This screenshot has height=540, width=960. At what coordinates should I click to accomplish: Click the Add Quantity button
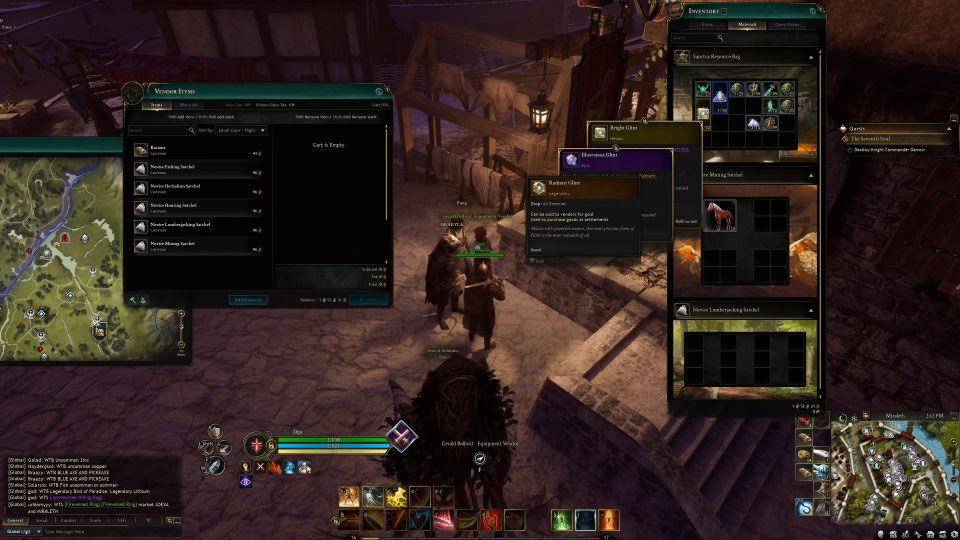tap(247, 299)
